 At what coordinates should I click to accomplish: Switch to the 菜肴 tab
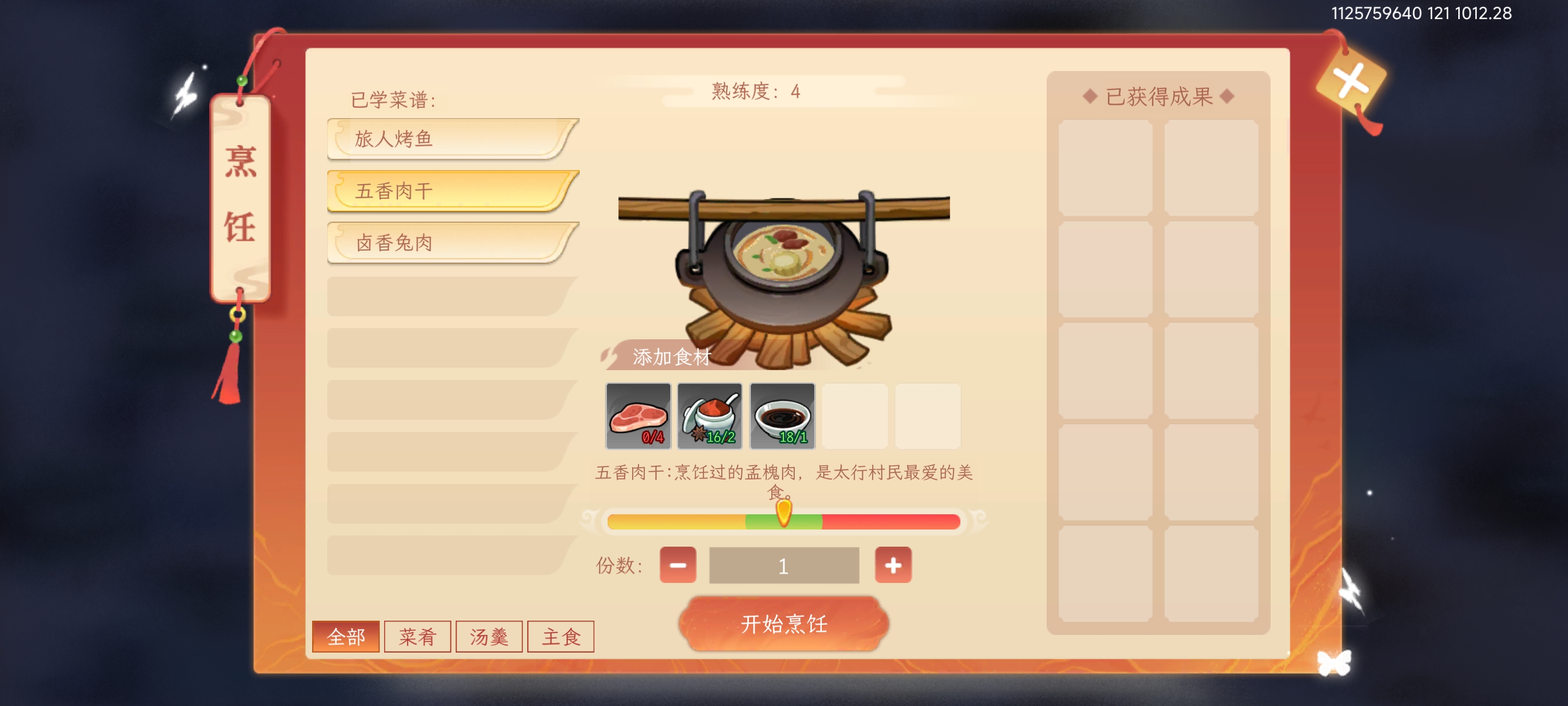(x=417, y=635)
